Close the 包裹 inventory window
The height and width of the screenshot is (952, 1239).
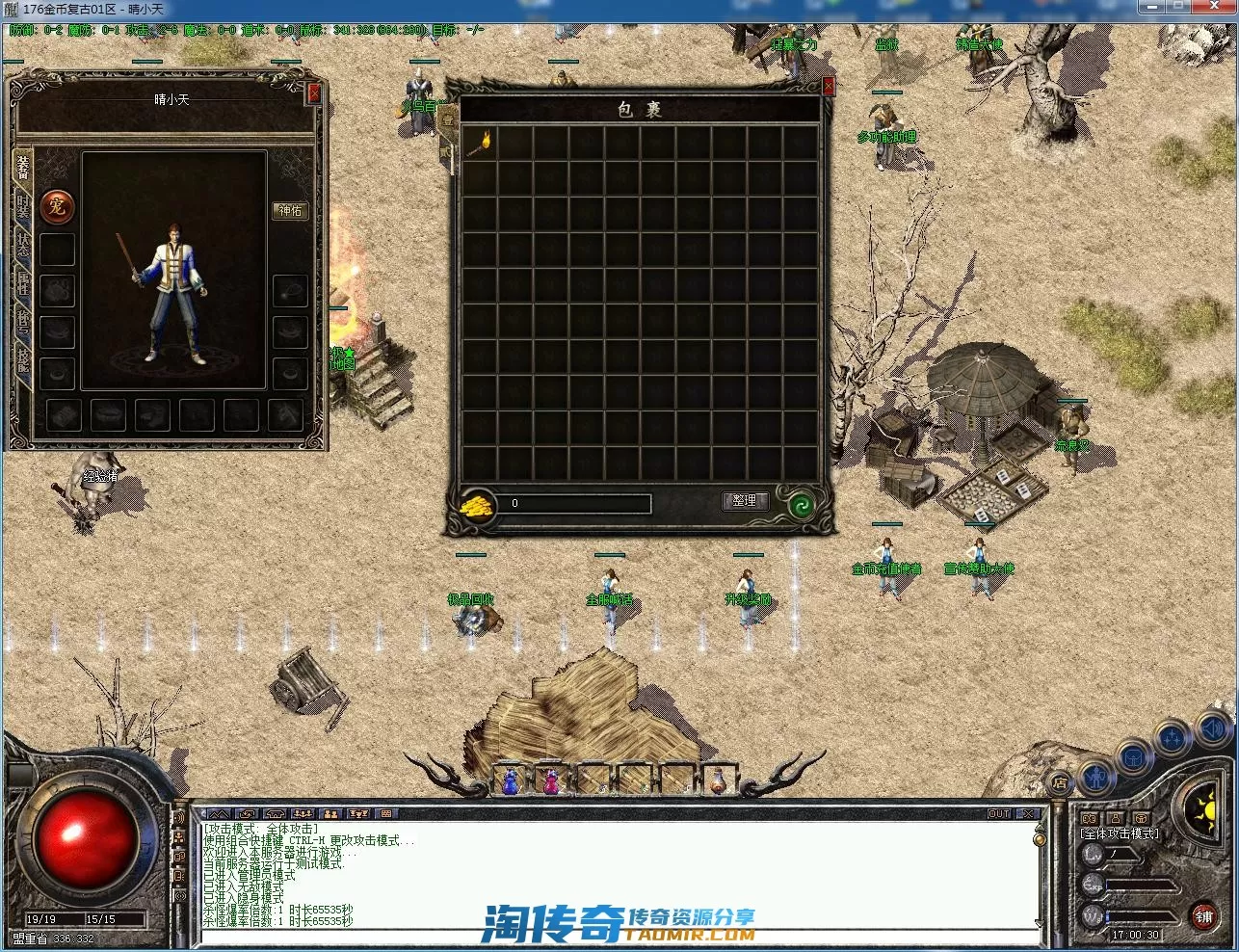click(x=828, y=87)
